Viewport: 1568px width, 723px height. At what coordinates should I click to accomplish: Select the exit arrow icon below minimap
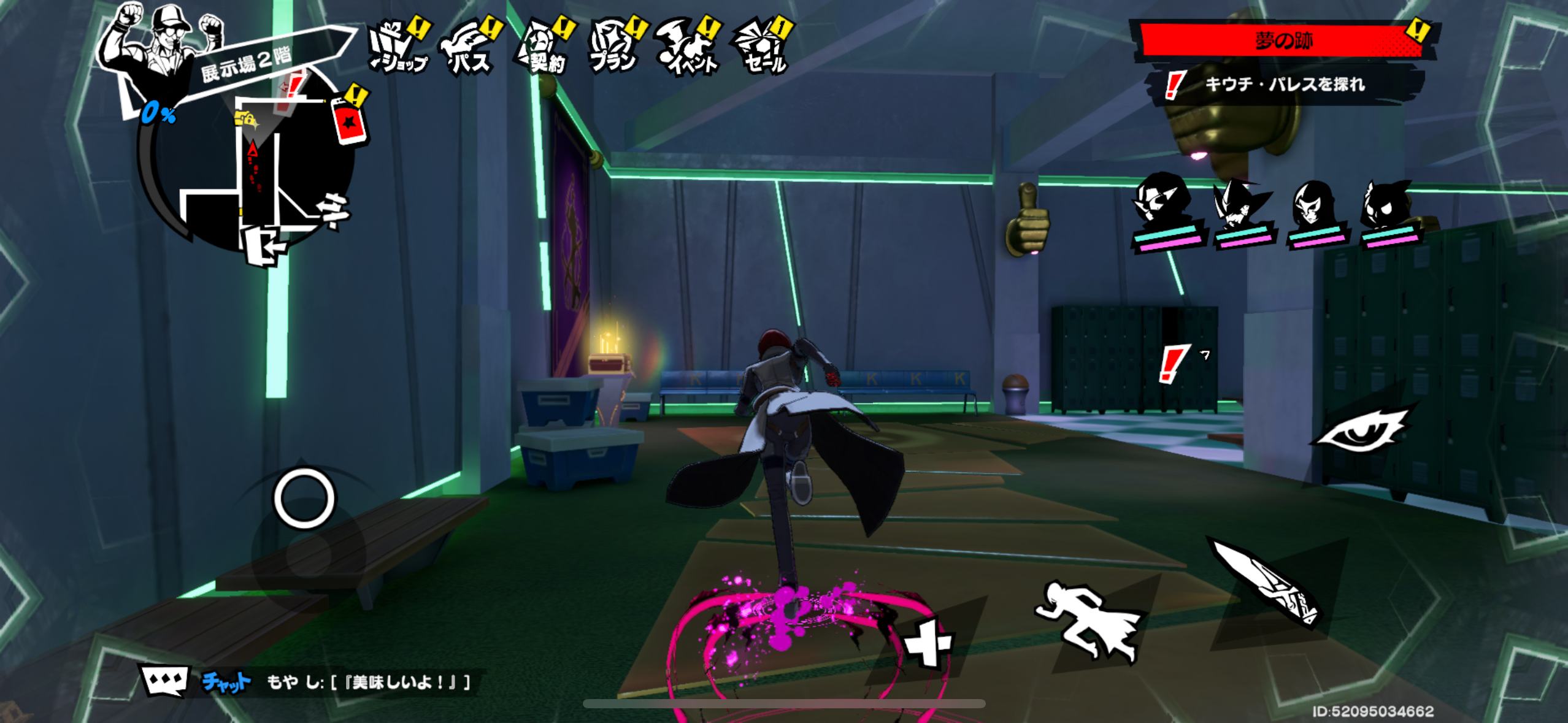pyautogui.click(x=265, y=247)
